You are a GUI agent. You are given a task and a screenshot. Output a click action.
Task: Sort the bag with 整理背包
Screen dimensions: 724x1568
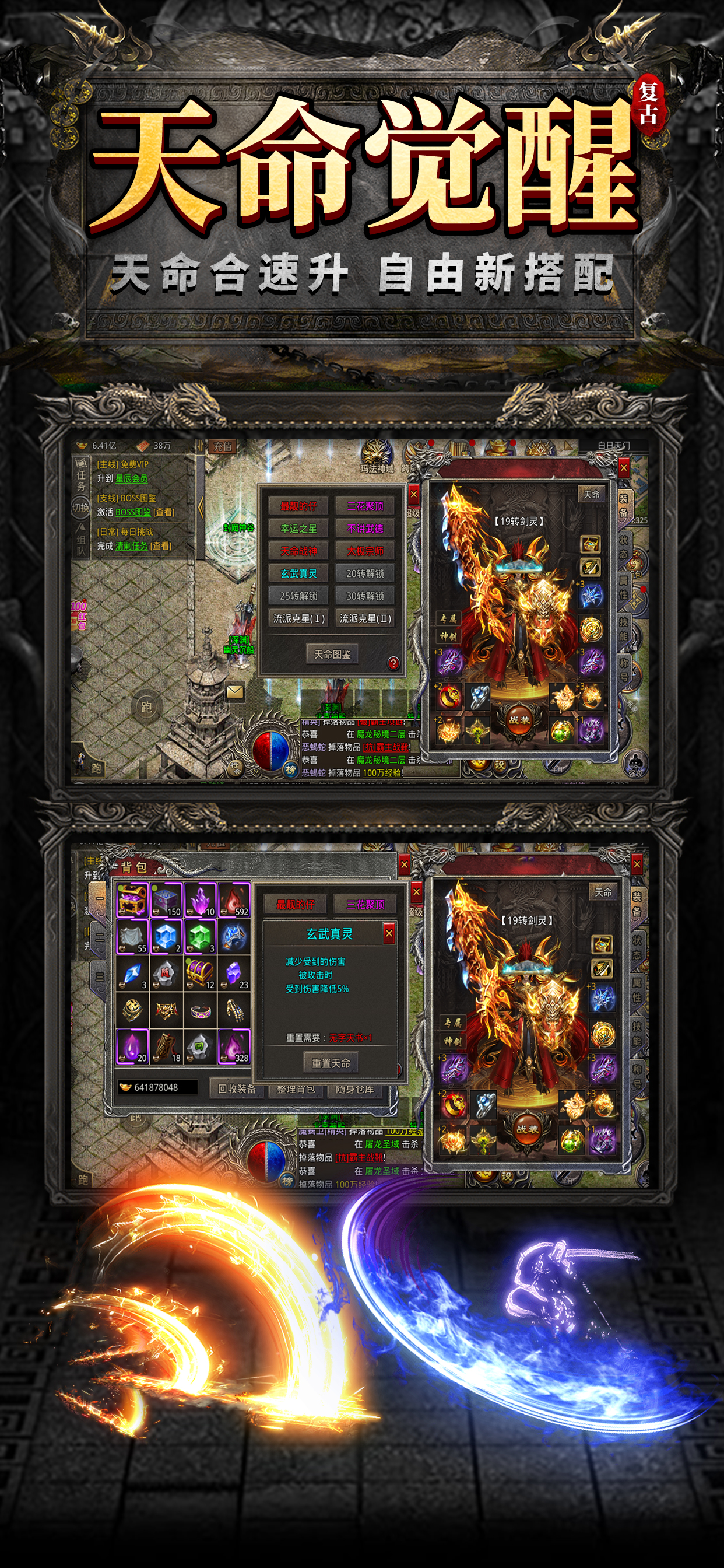296,1089
